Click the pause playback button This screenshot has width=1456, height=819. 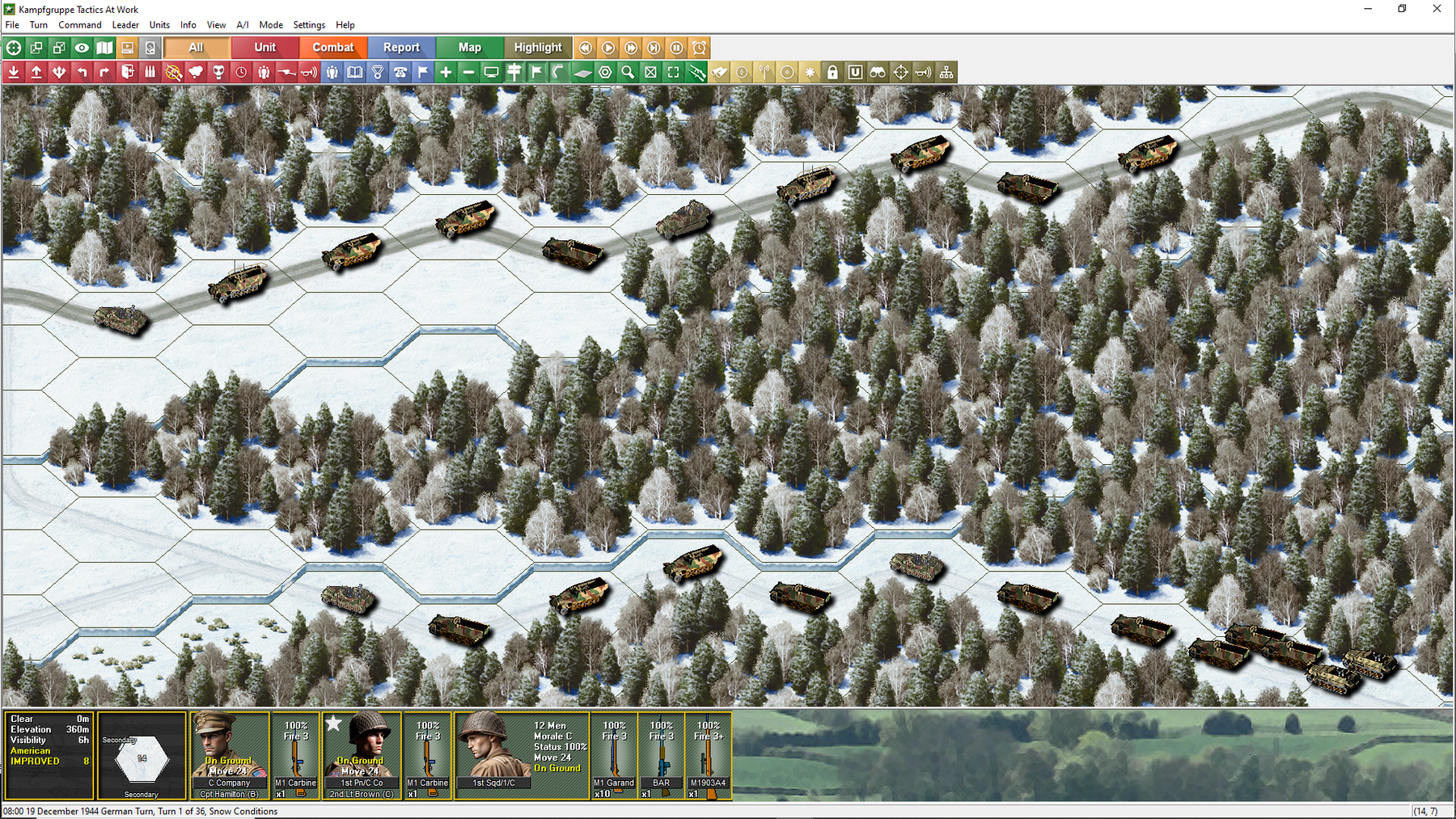676,48
